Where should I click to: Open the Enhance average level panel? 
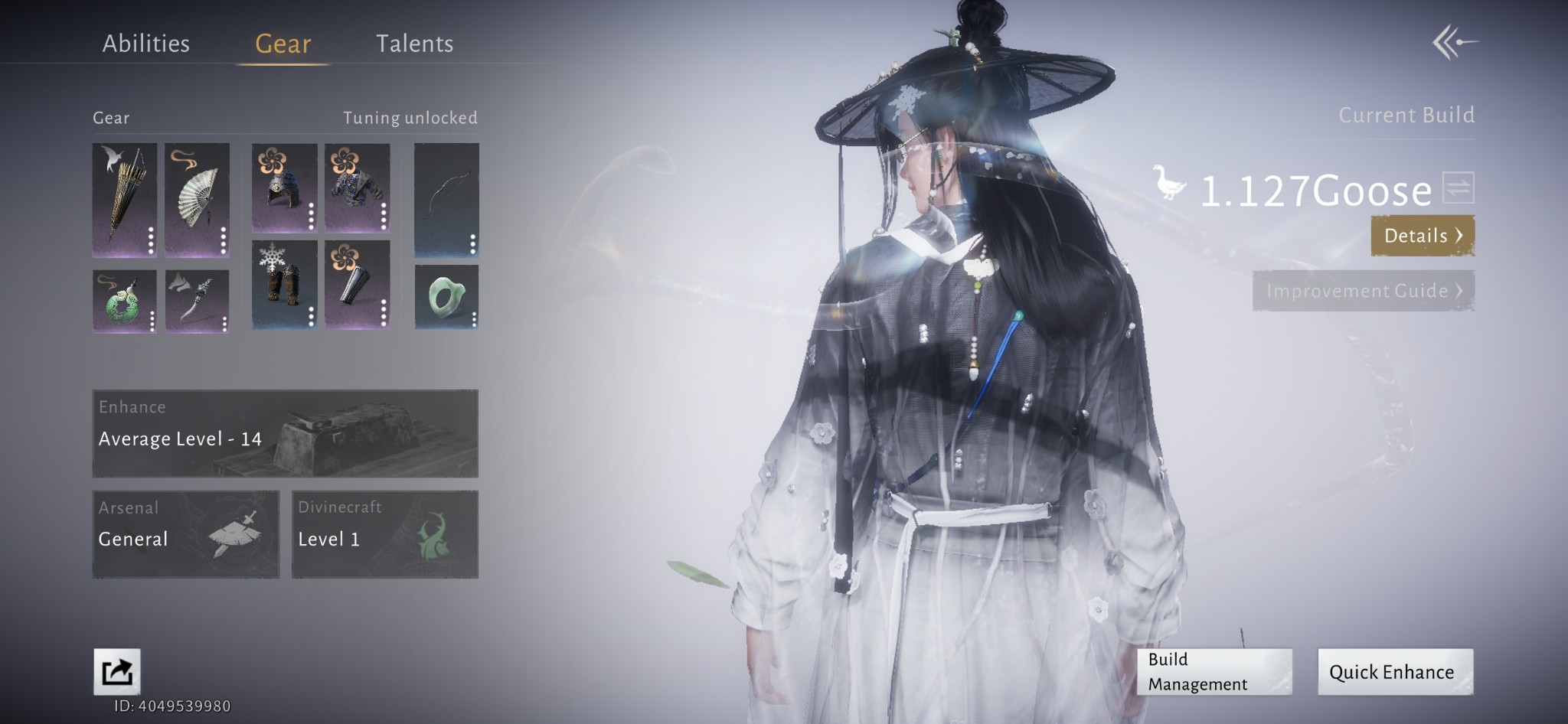click(x=285, y=433)
